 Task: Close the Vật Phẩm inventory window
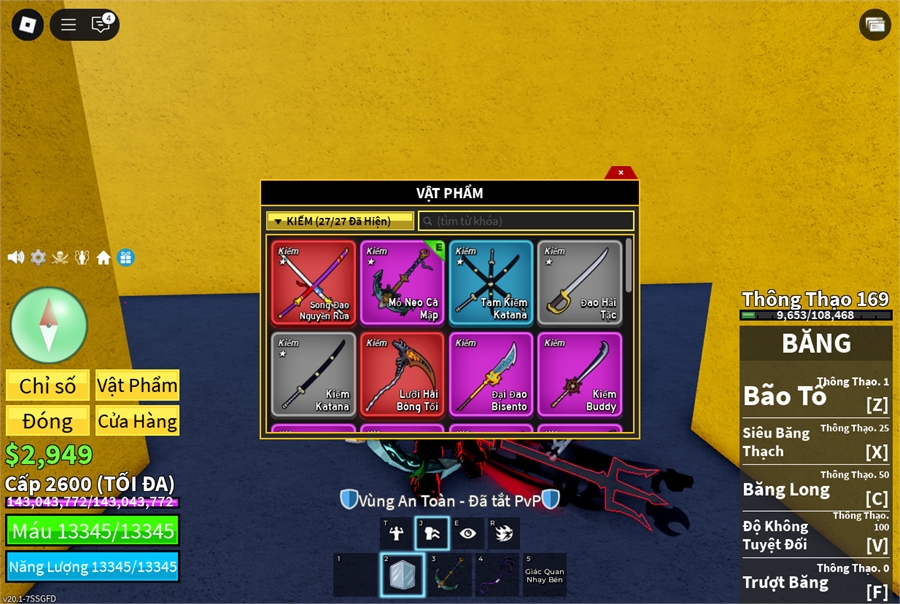620,172
